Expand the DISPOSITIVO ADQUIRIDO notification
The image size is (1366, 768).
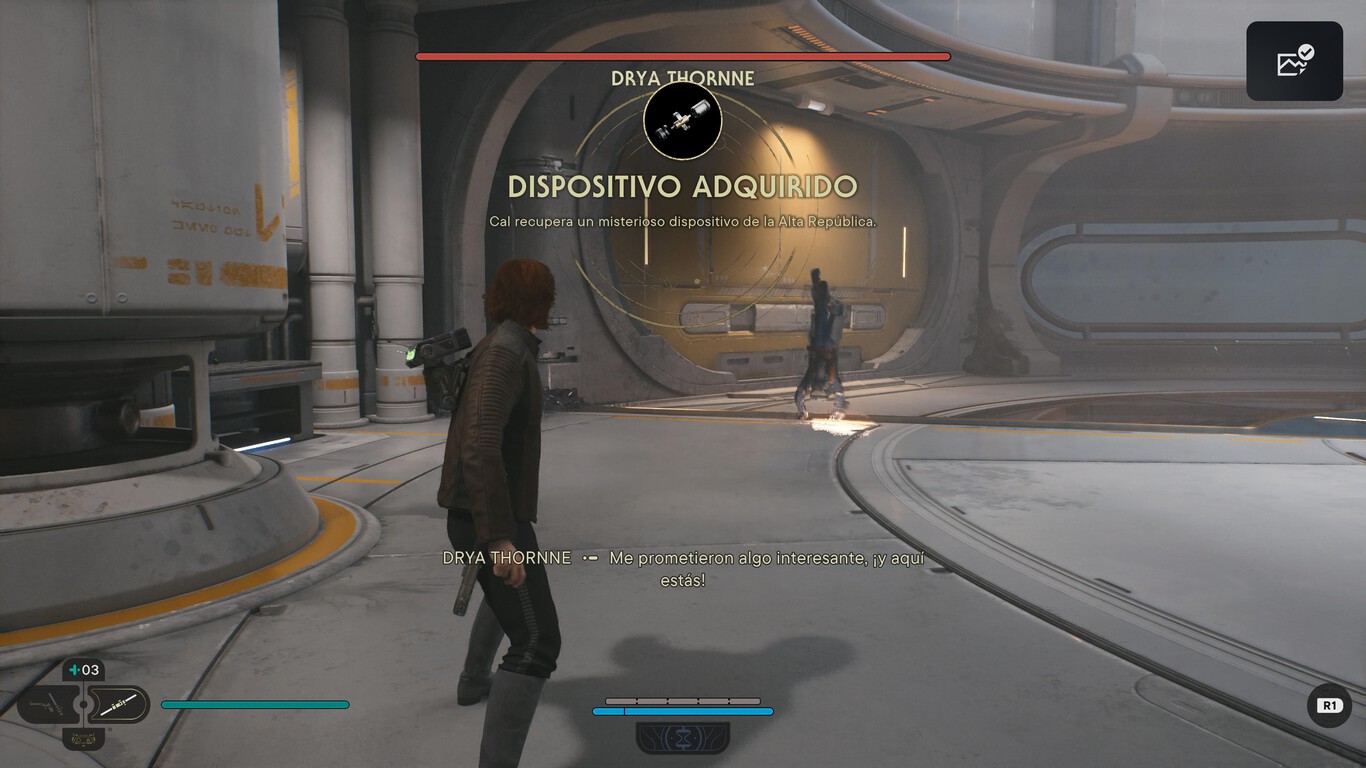coord(684,186)
